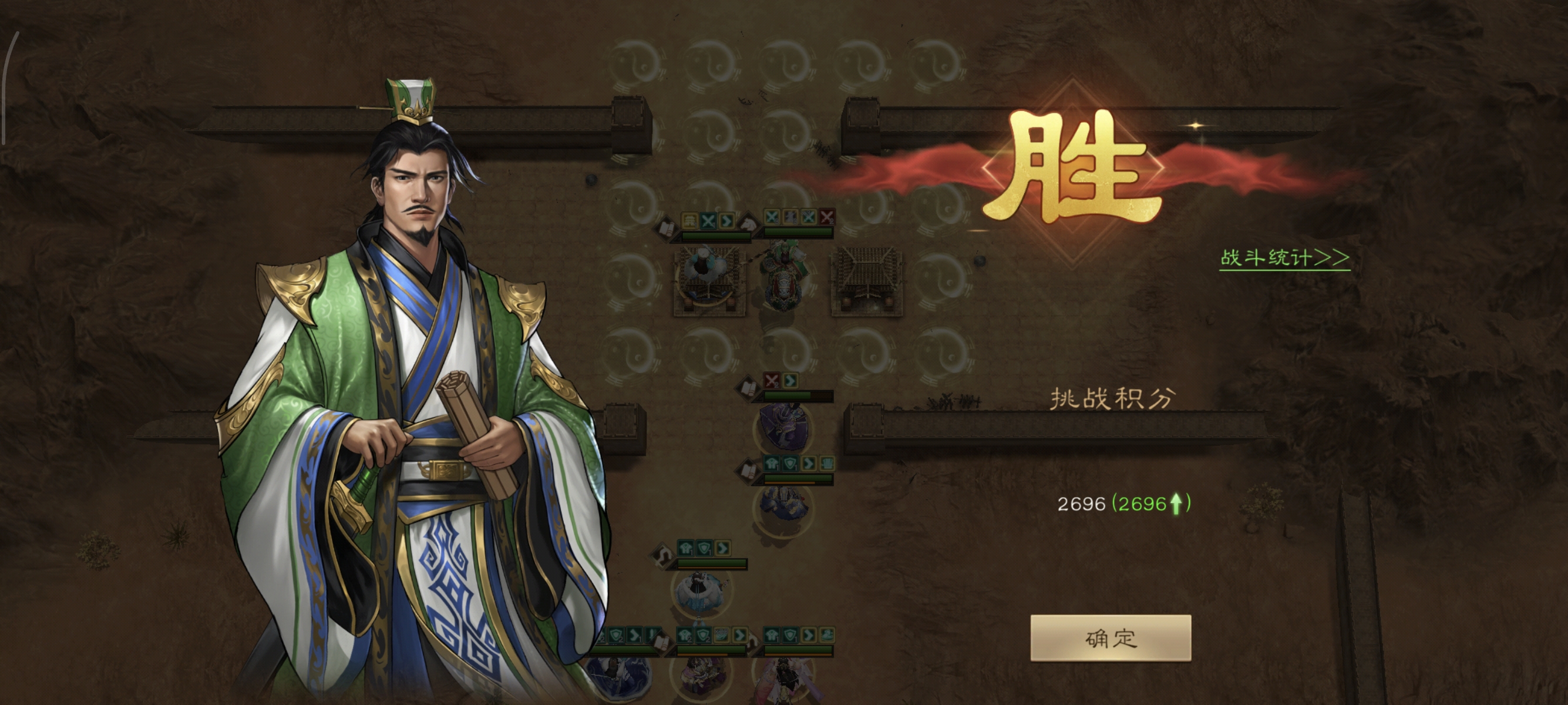Viewport: 1568px width, 705px height.
Task: Select the armor buff icon above the purple unit
Action: click(x=772, y=464)
